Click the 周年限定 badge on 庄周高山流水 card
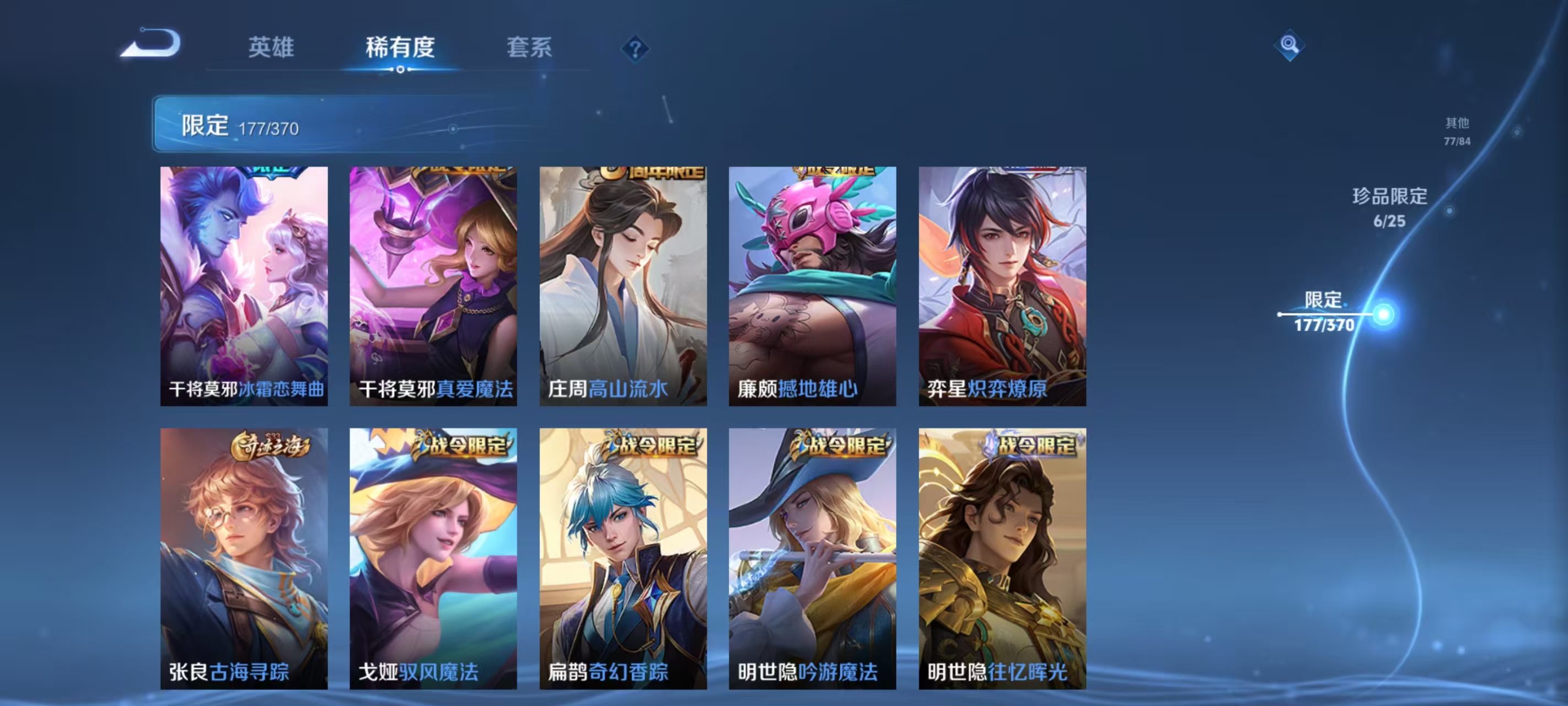1568x706 pixels. coord(651,174)
